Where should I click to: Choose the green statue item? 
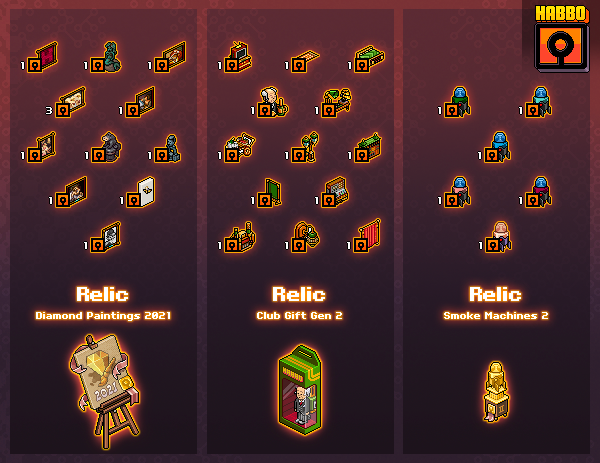pos(107,57)
